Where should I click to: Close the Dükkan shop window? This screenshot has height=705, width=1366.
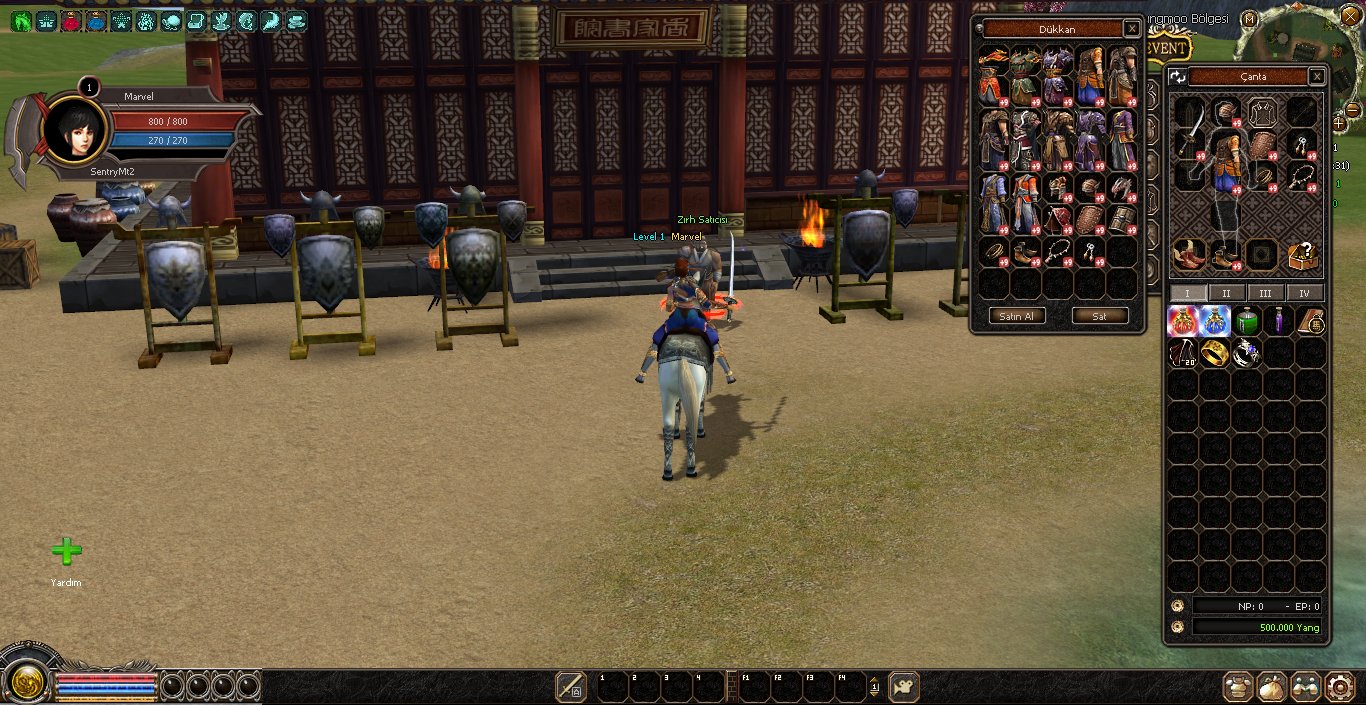[x=1131, y=29]
